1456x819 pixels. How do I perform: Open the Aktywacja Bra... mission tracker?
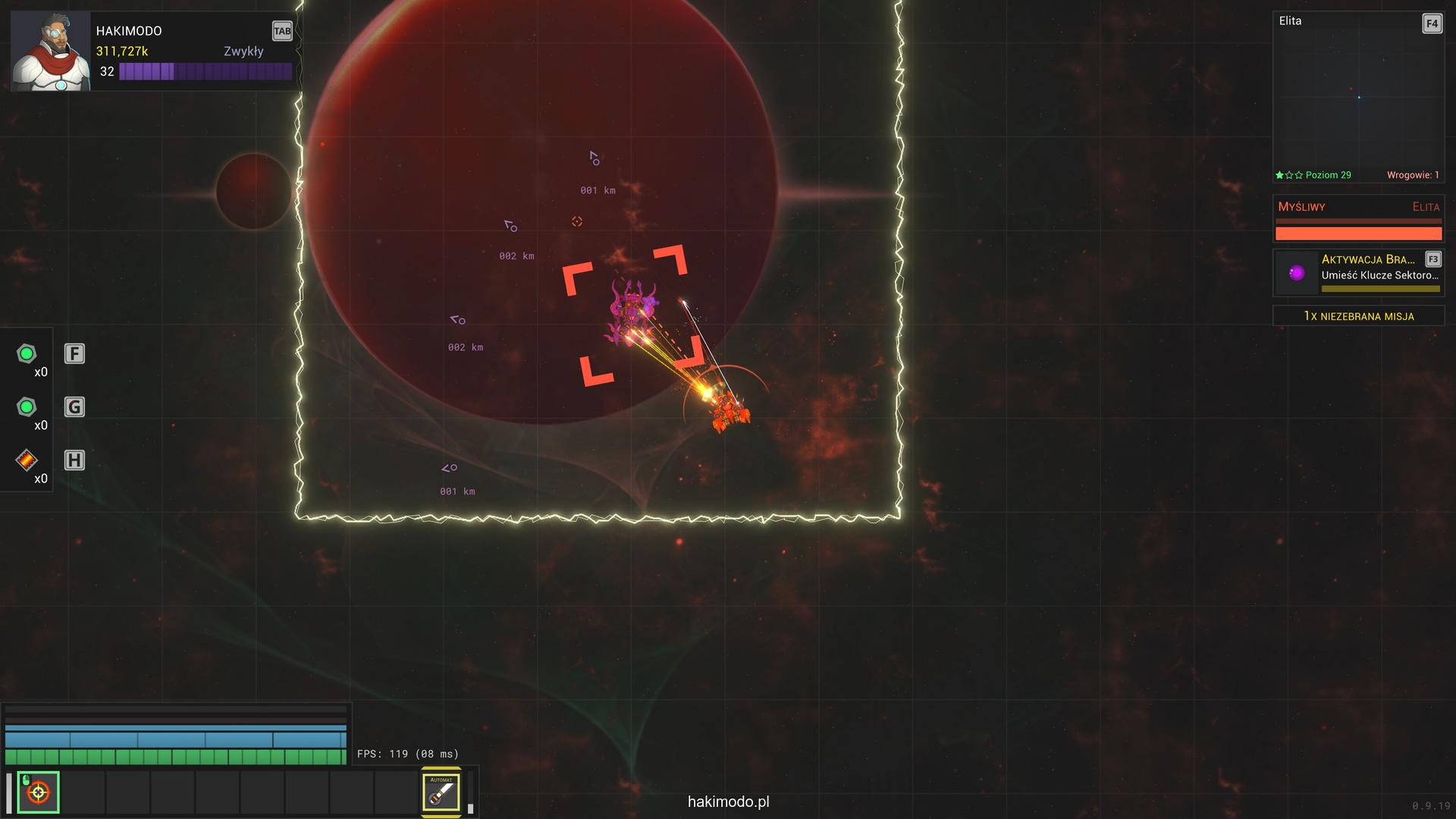[x=1357, y=272]
